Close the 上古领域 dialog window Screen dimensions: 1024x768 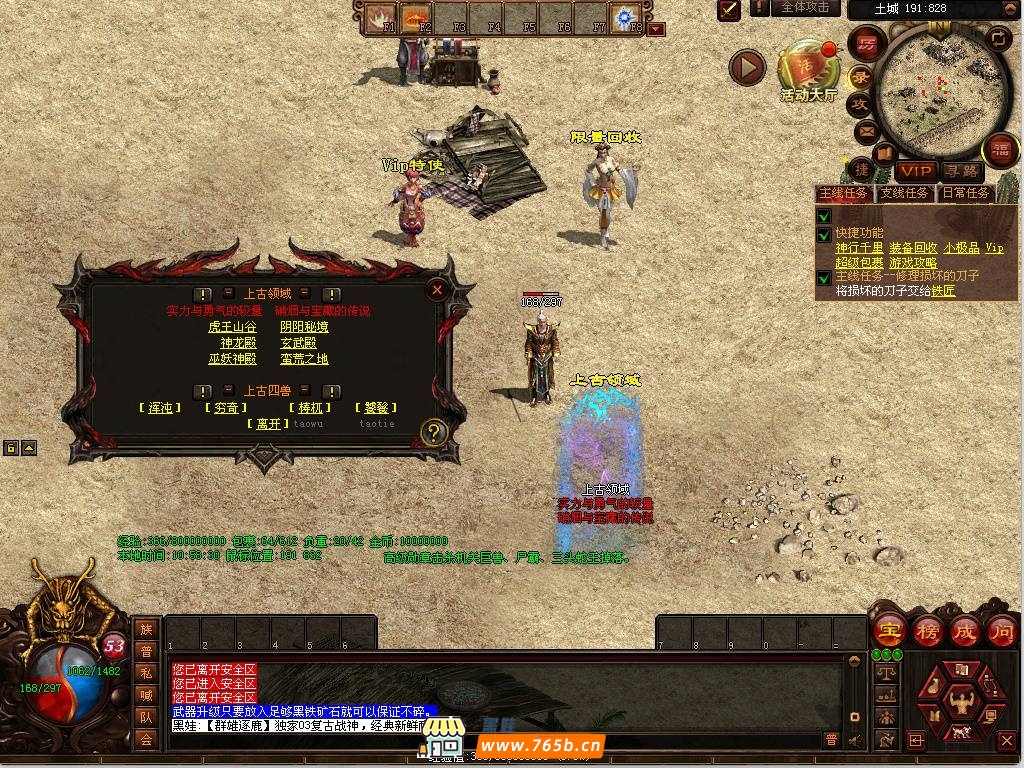[x=437, y=291]
